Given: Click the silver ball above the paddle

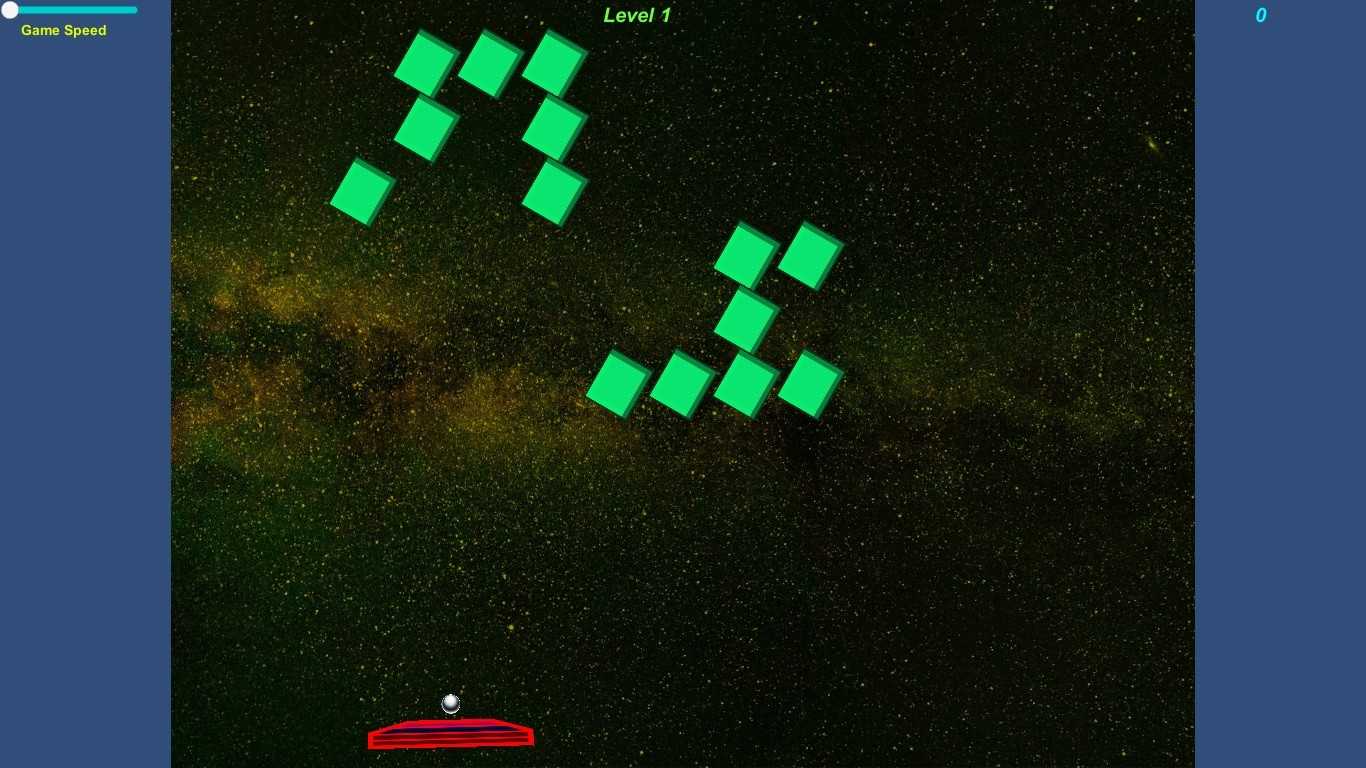Looking at the screenshot, I should point(450,703).
